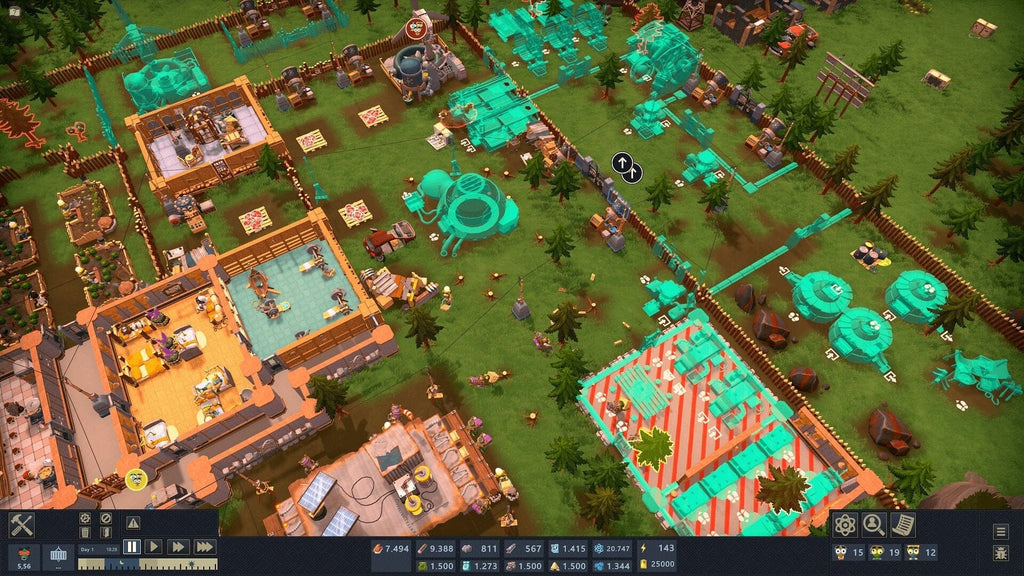Click the bug report button
The height and width of the screenshot is (576, 1024).
point(1001,553)
